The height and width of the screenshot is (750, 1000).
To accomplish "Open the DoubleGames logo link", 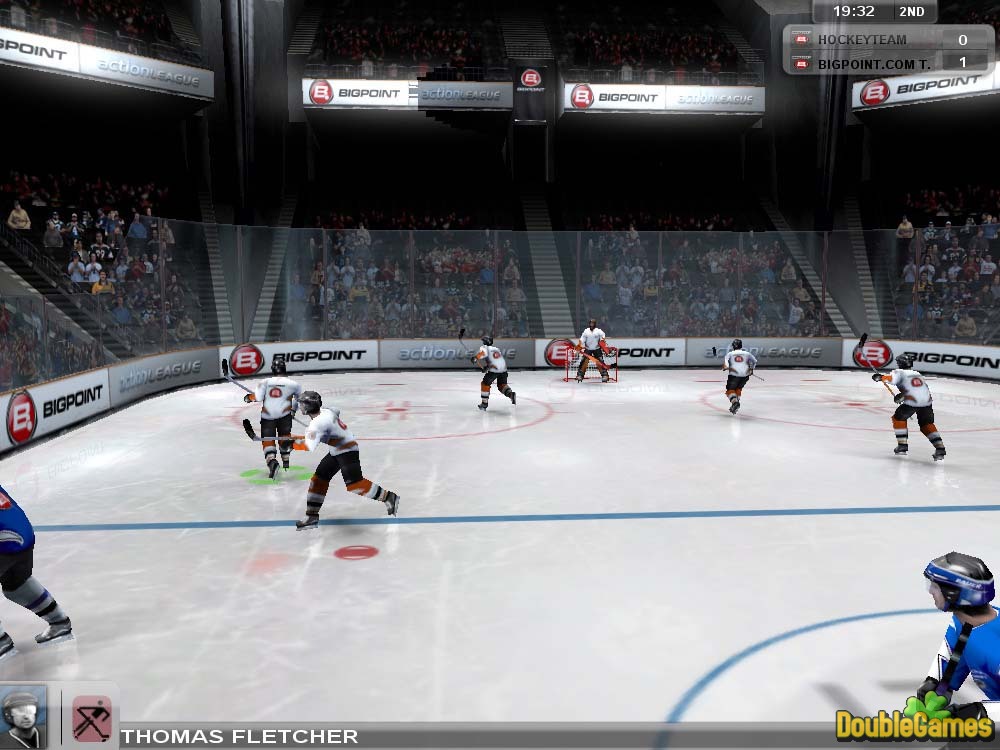I will (x=914, y=722).
